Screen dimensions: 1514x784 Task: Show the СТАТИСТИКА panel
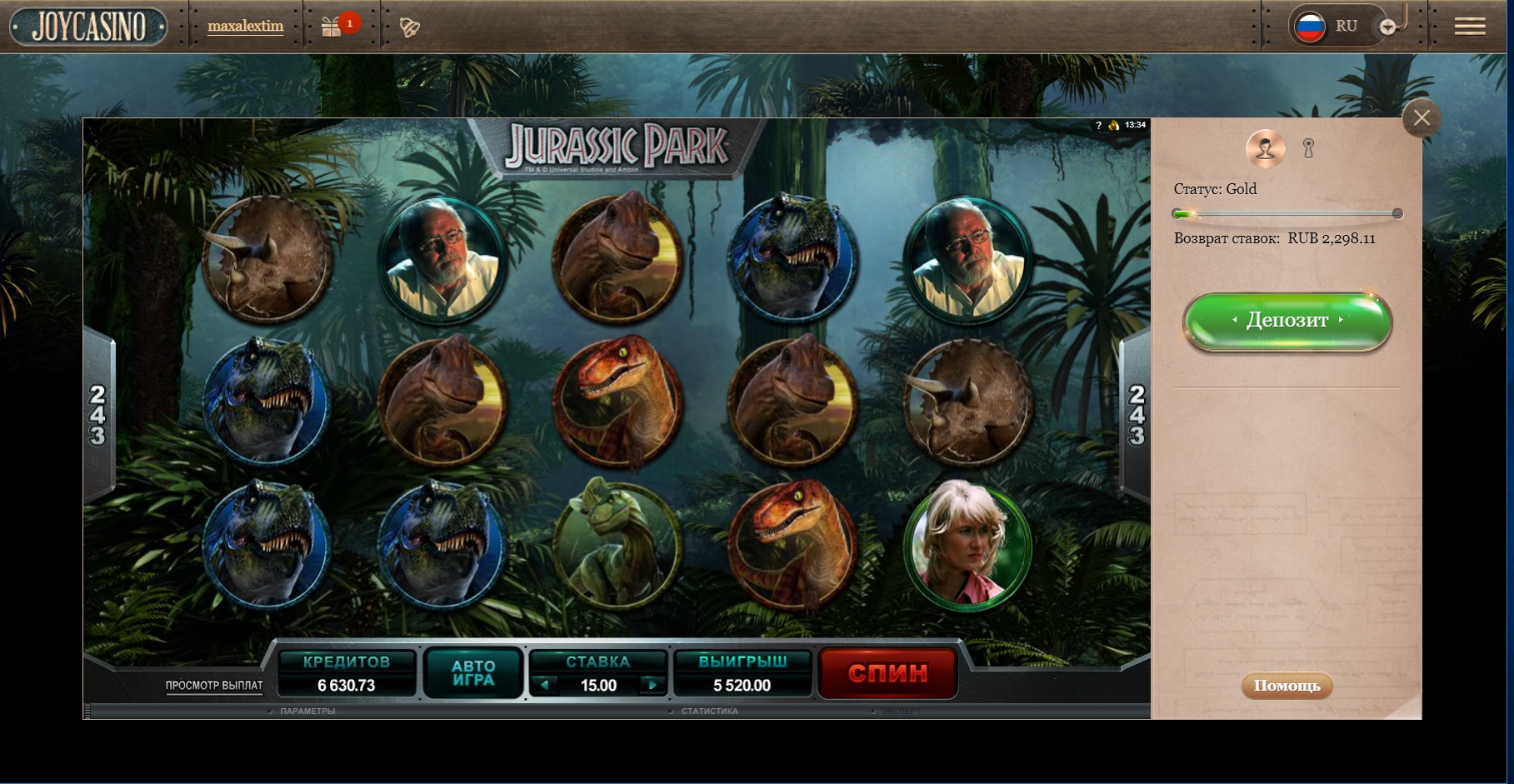(x=709, y=712)
